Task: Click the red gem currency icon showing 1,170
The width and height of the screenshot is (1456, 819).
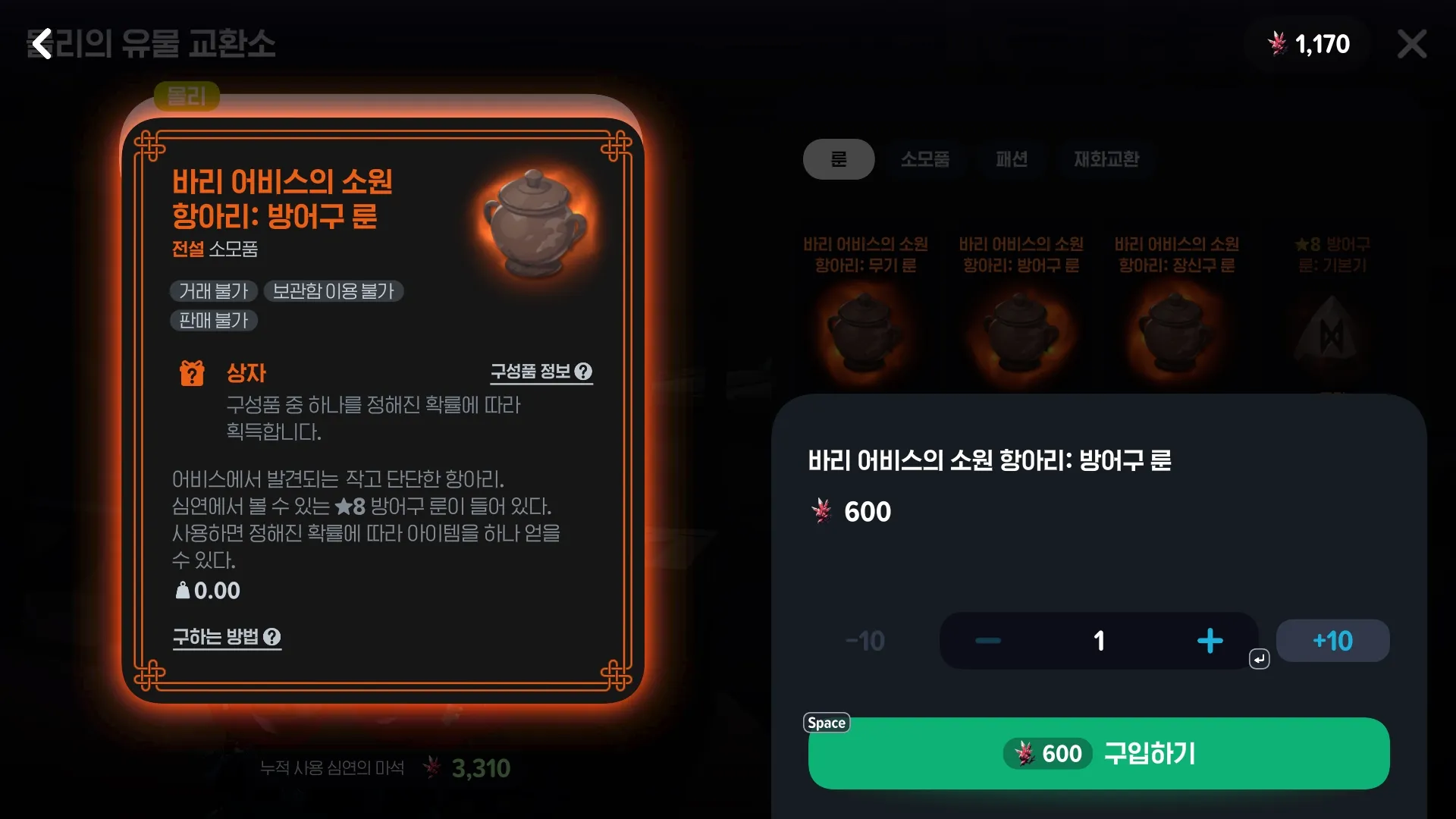Action: pos(1279,44)
